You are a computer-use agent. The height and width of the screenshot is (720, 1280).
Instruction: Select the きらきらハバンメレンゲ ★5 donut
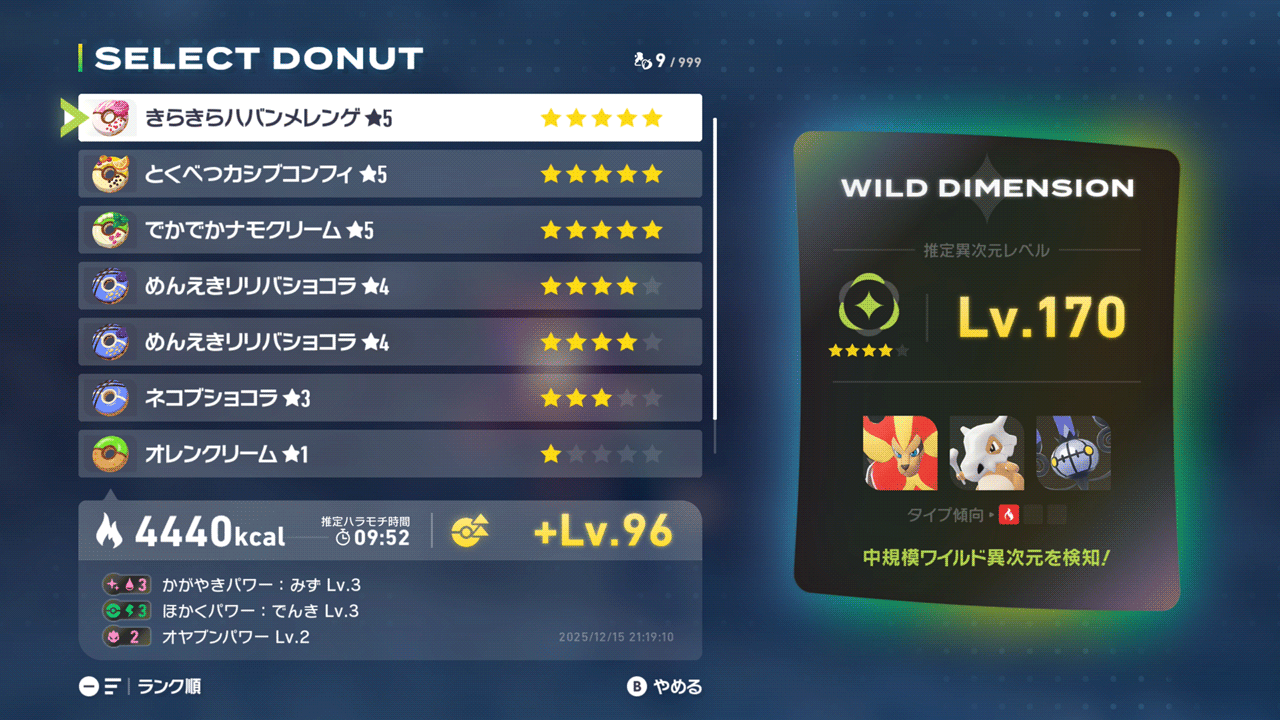390,118
